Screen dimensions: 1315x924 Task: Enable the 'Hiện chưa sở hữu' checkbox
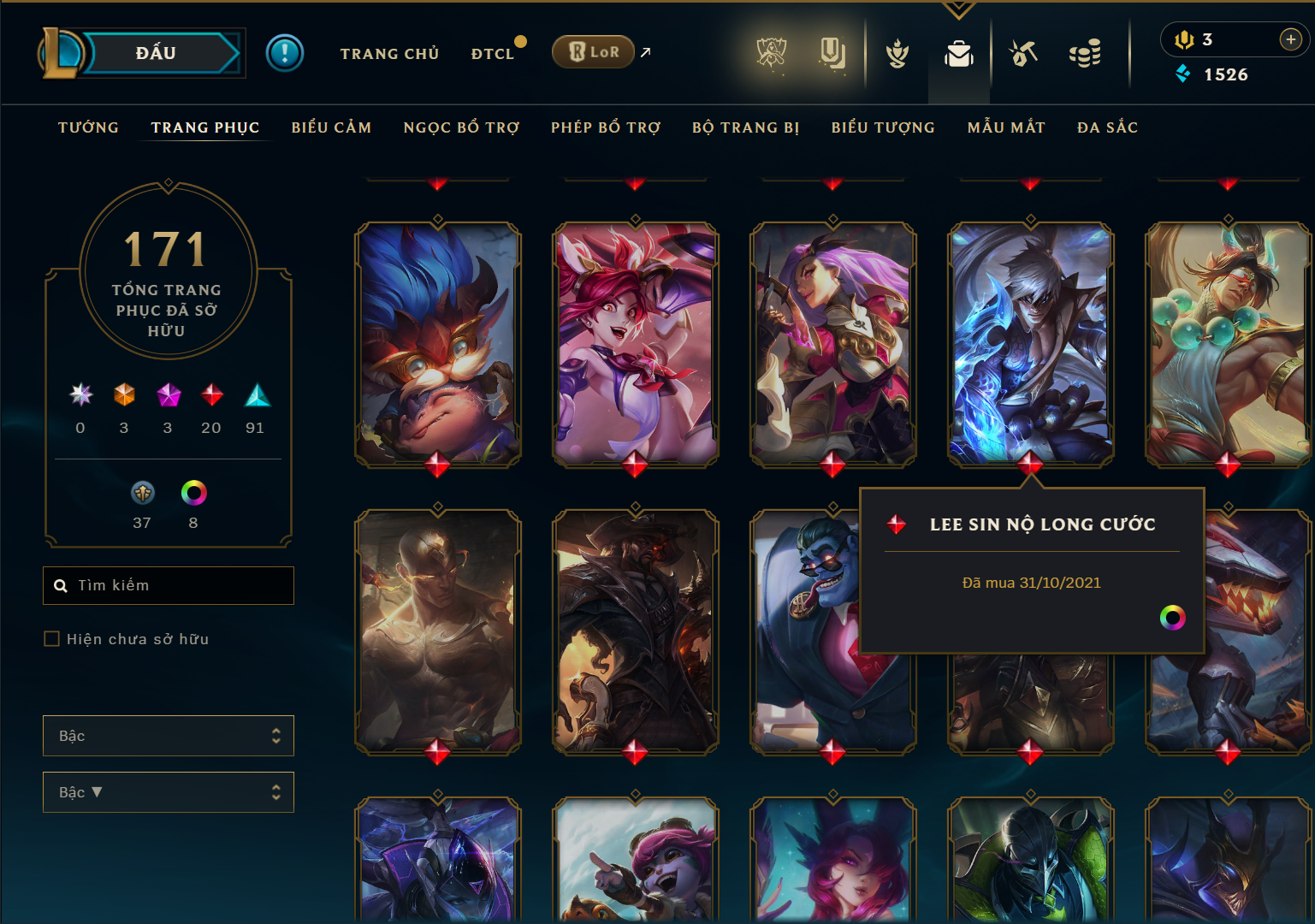[51, 638]
